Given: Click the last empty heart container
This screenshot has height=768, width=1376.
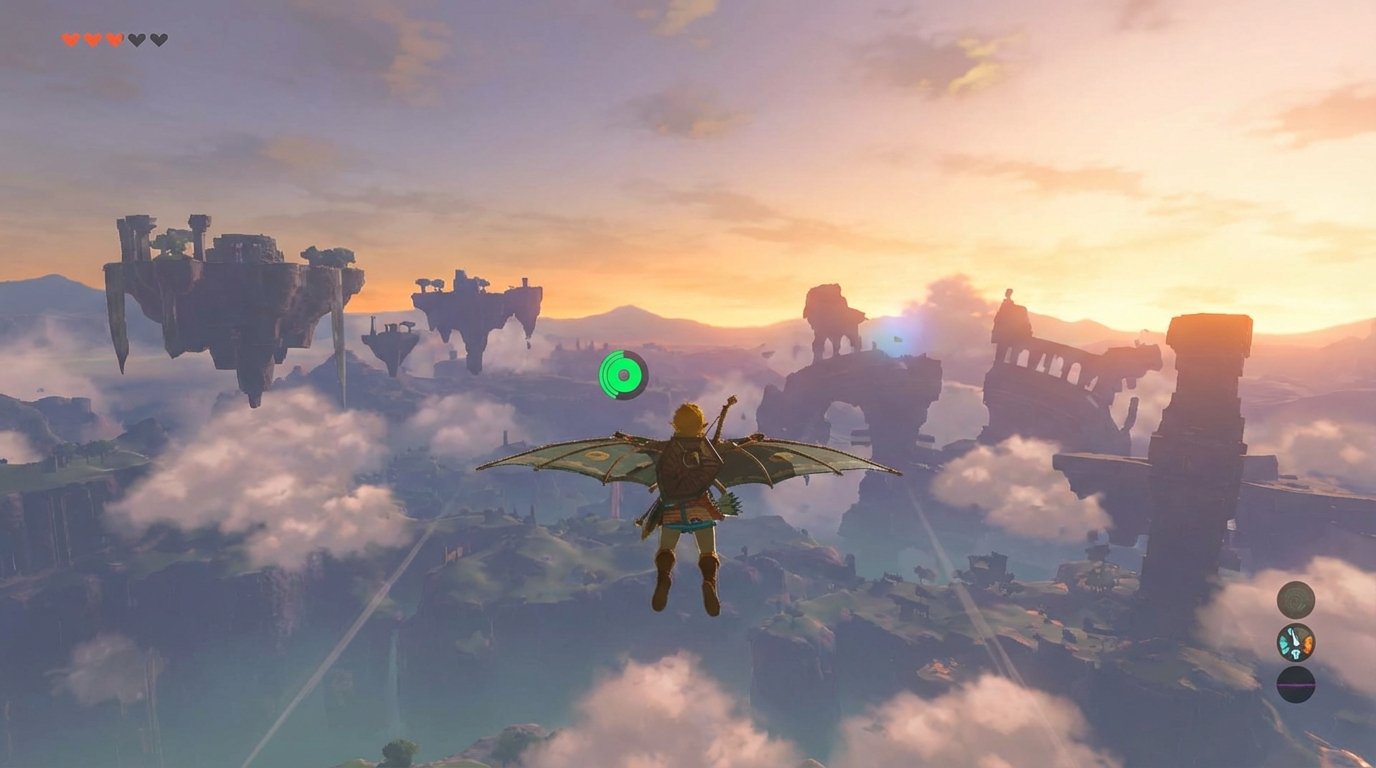Looking at the screenshot, I should (x=158, y=40).
